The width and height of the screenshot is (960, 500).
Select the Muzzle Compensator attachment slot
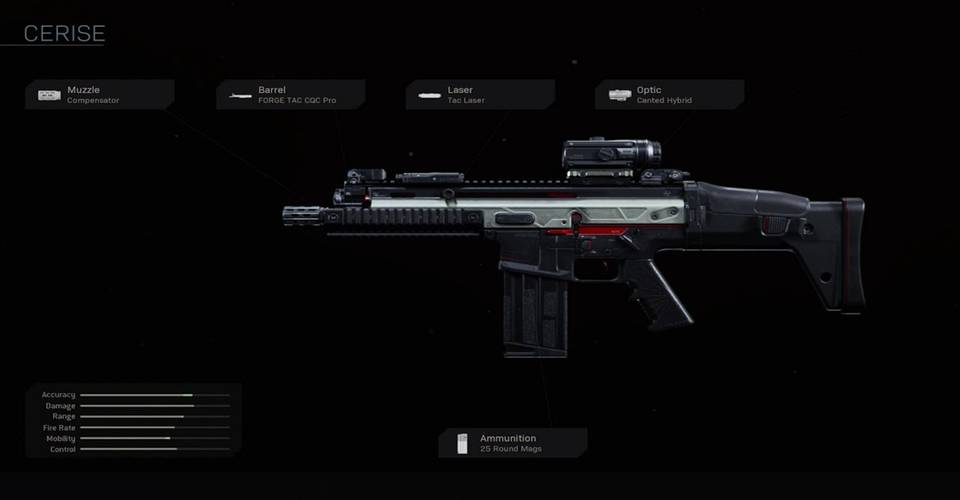point(99,95)
